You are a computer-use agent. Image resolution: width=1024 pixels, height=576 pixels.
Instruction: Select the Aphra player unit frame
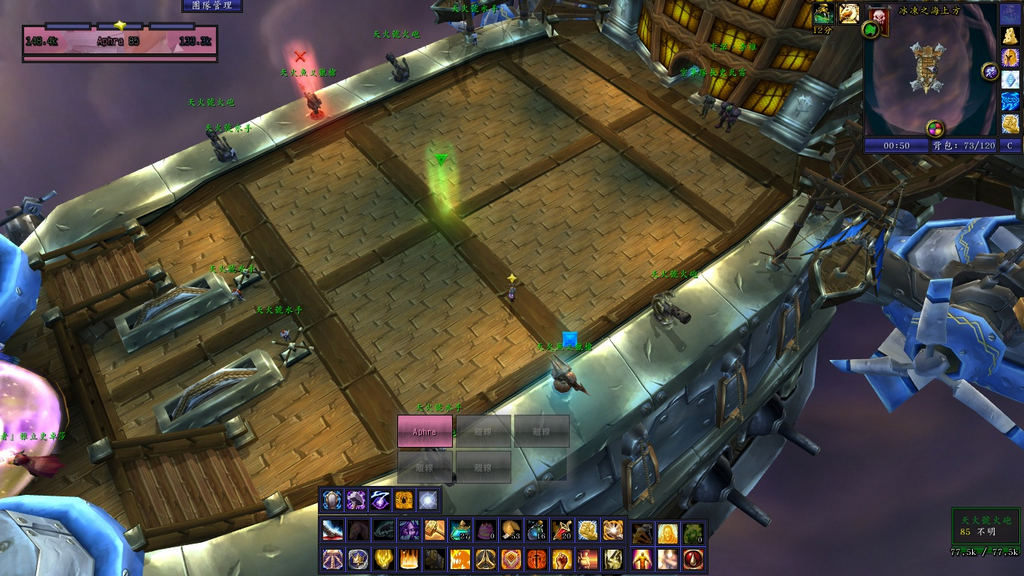119,42
